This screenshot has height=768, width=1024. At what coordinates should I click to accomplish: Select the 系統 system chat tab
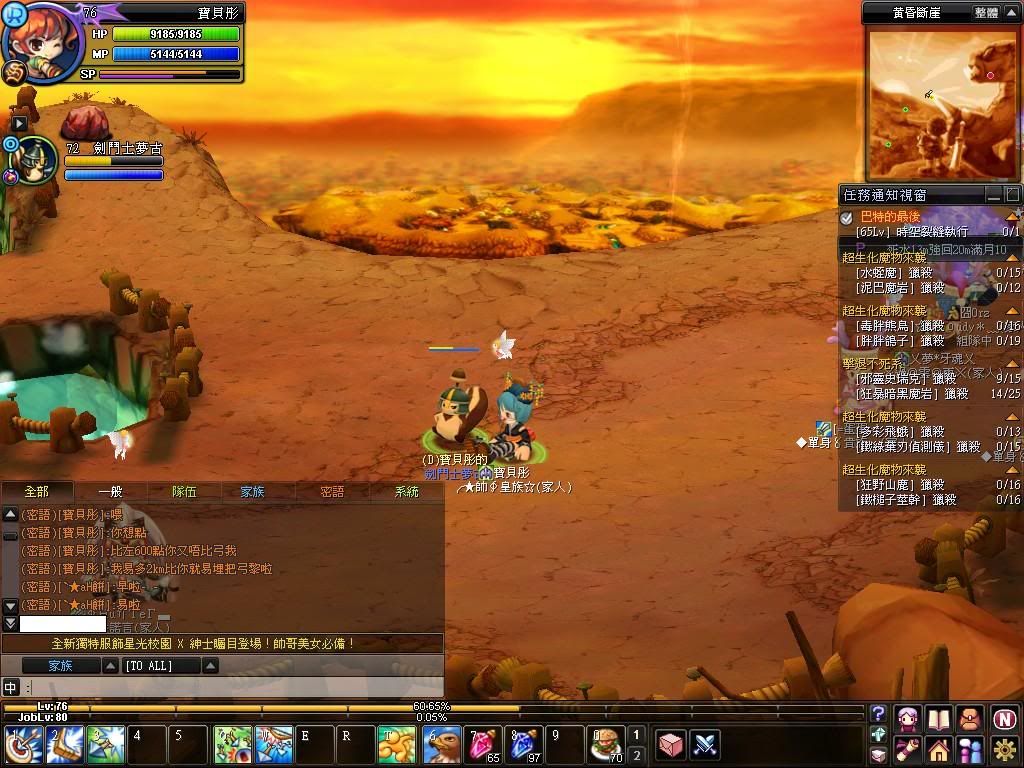(x=407, y=491)
